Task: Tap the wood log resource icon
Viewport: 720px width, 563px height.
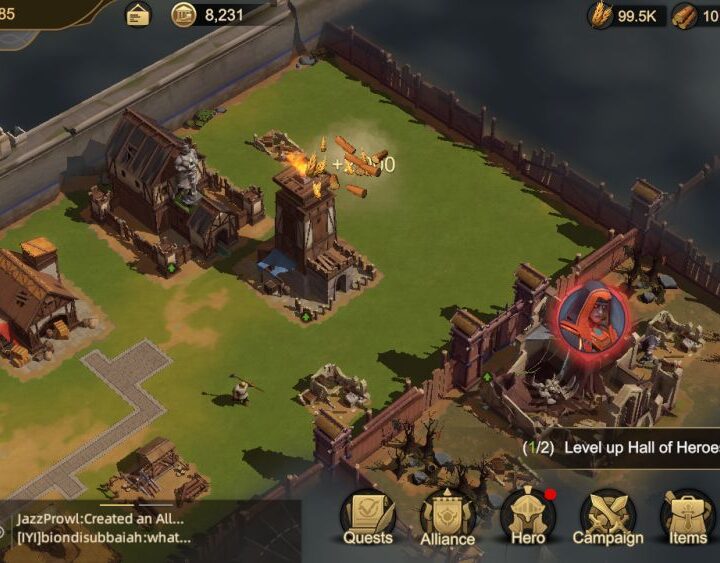Action: pos(685,15)
